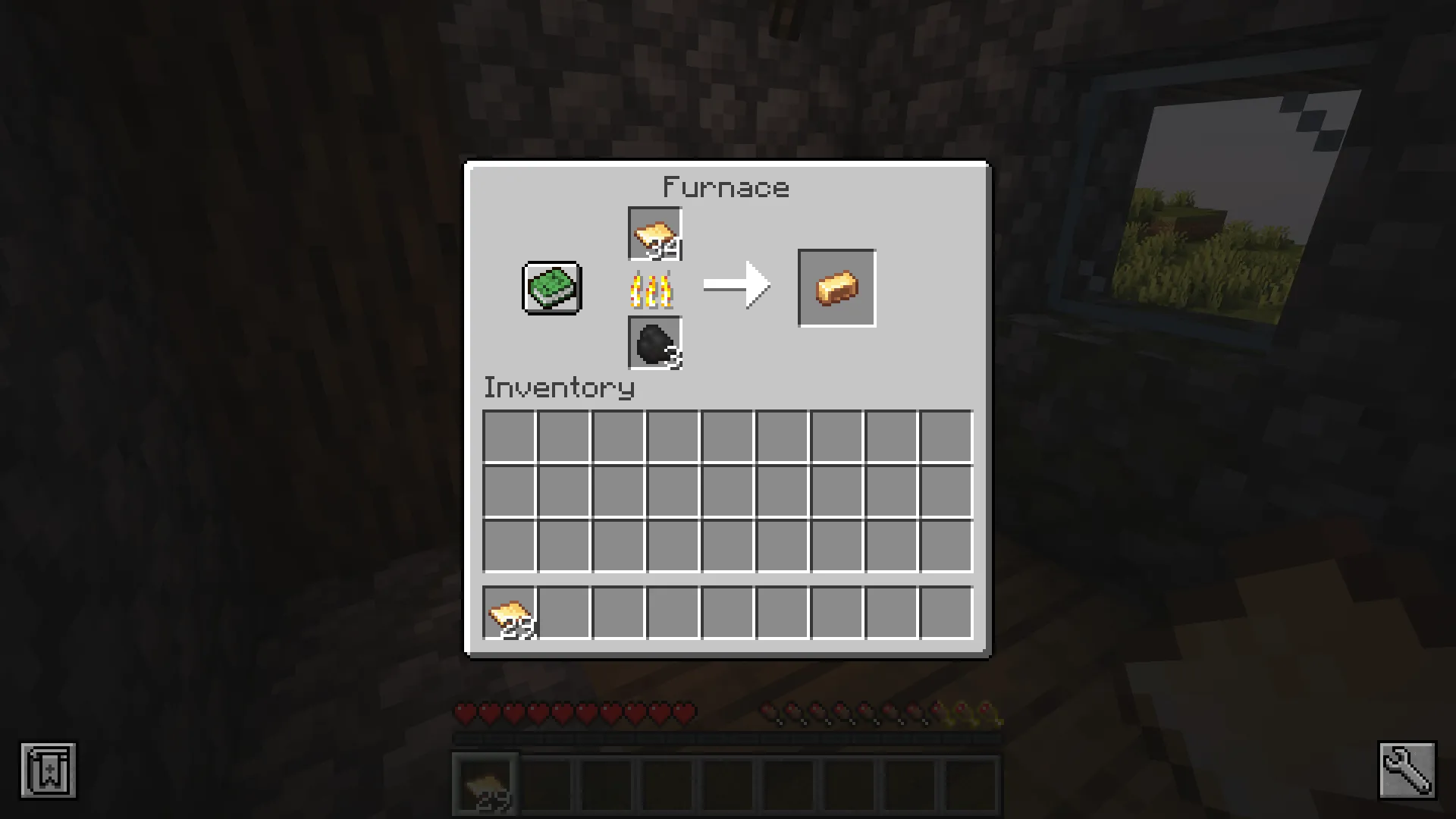Click the coal in the fuel slot
Viewport: 1456px width, 819px height.
(x=654, y=343)
